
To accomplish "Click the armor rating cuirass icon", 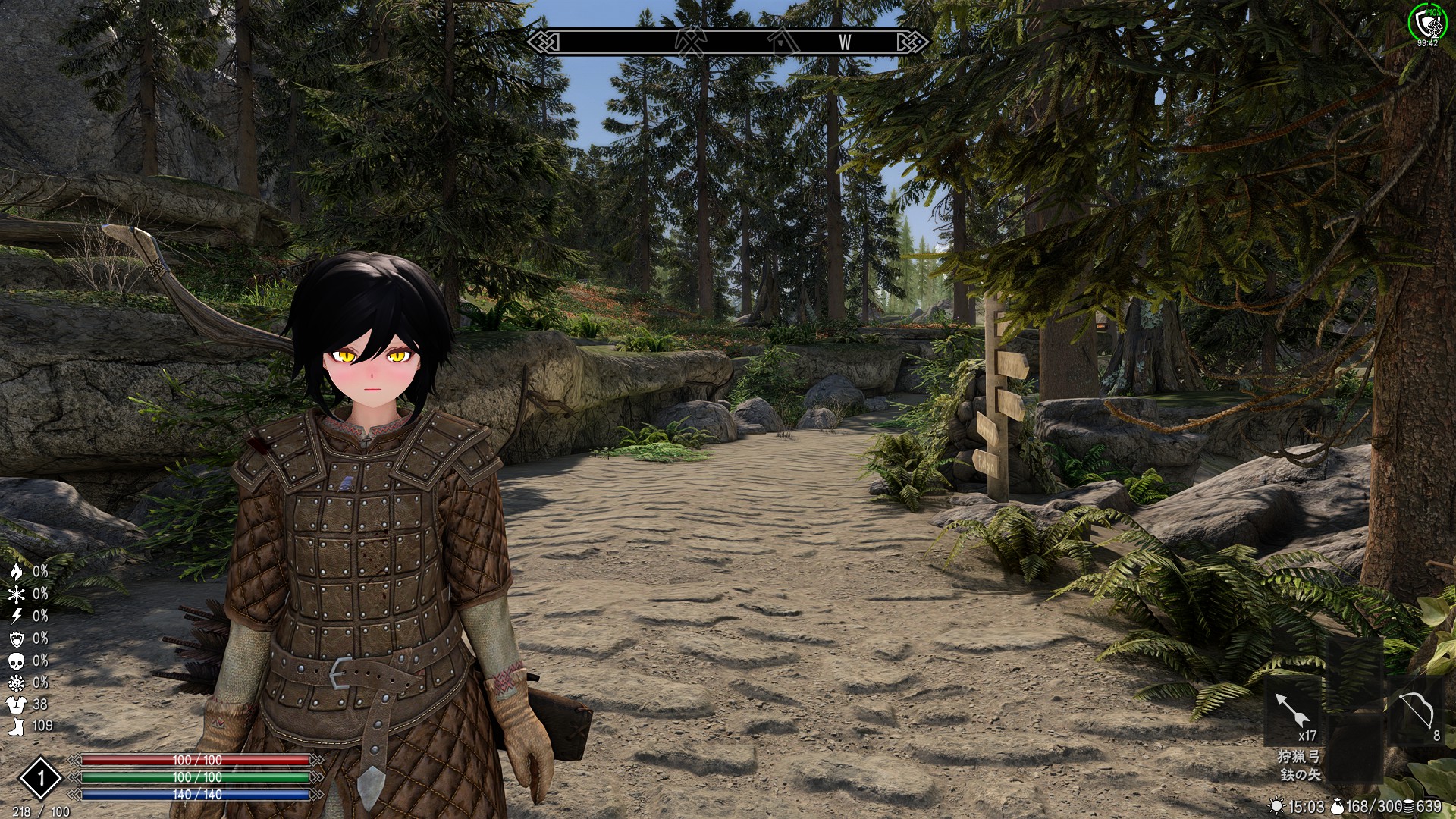I will (x=16, y=704).
